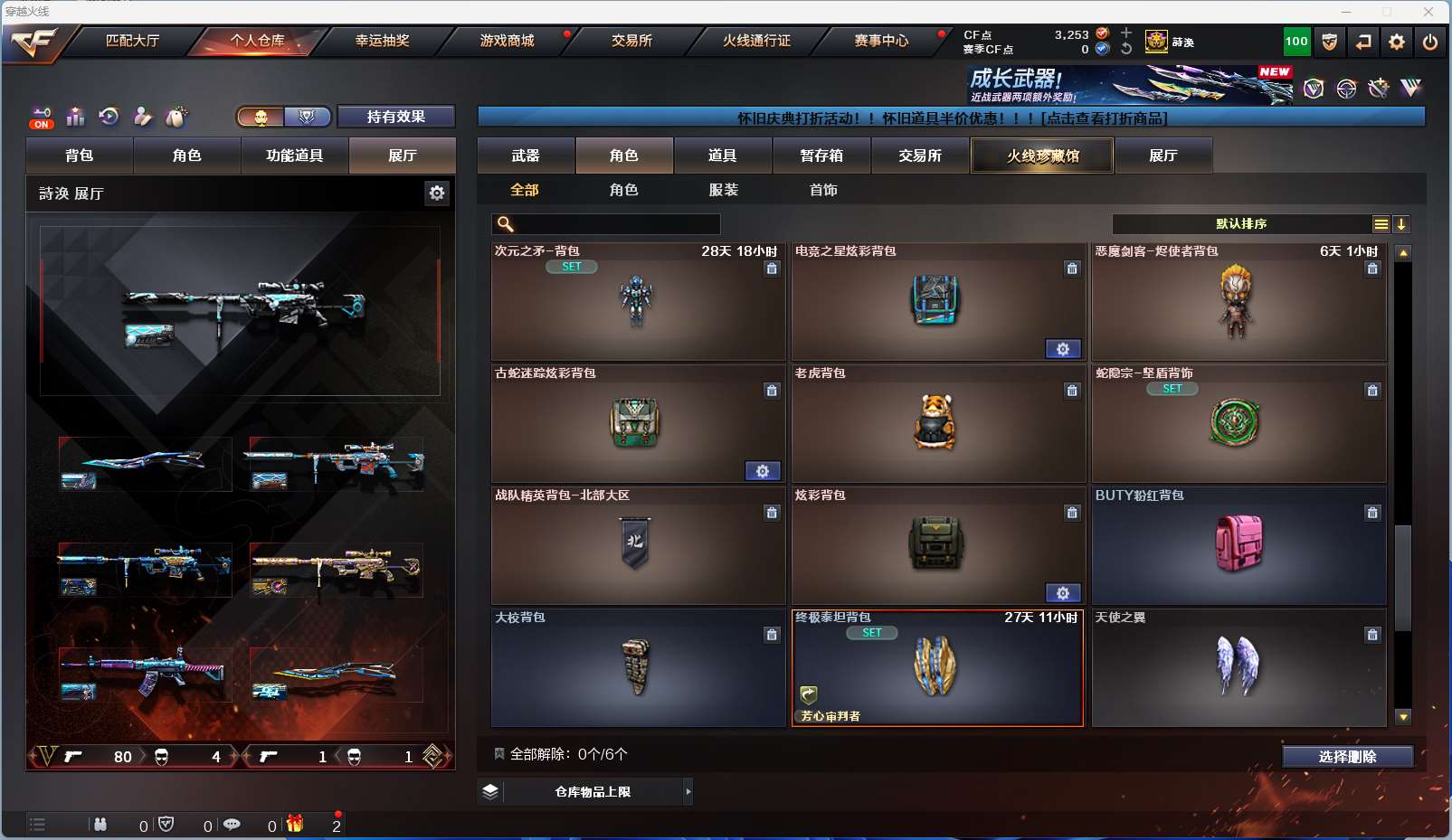Viewport: 1452px width, 840px height.
Task: Open the 游戏商城 game store
Action: pos(507,41)
